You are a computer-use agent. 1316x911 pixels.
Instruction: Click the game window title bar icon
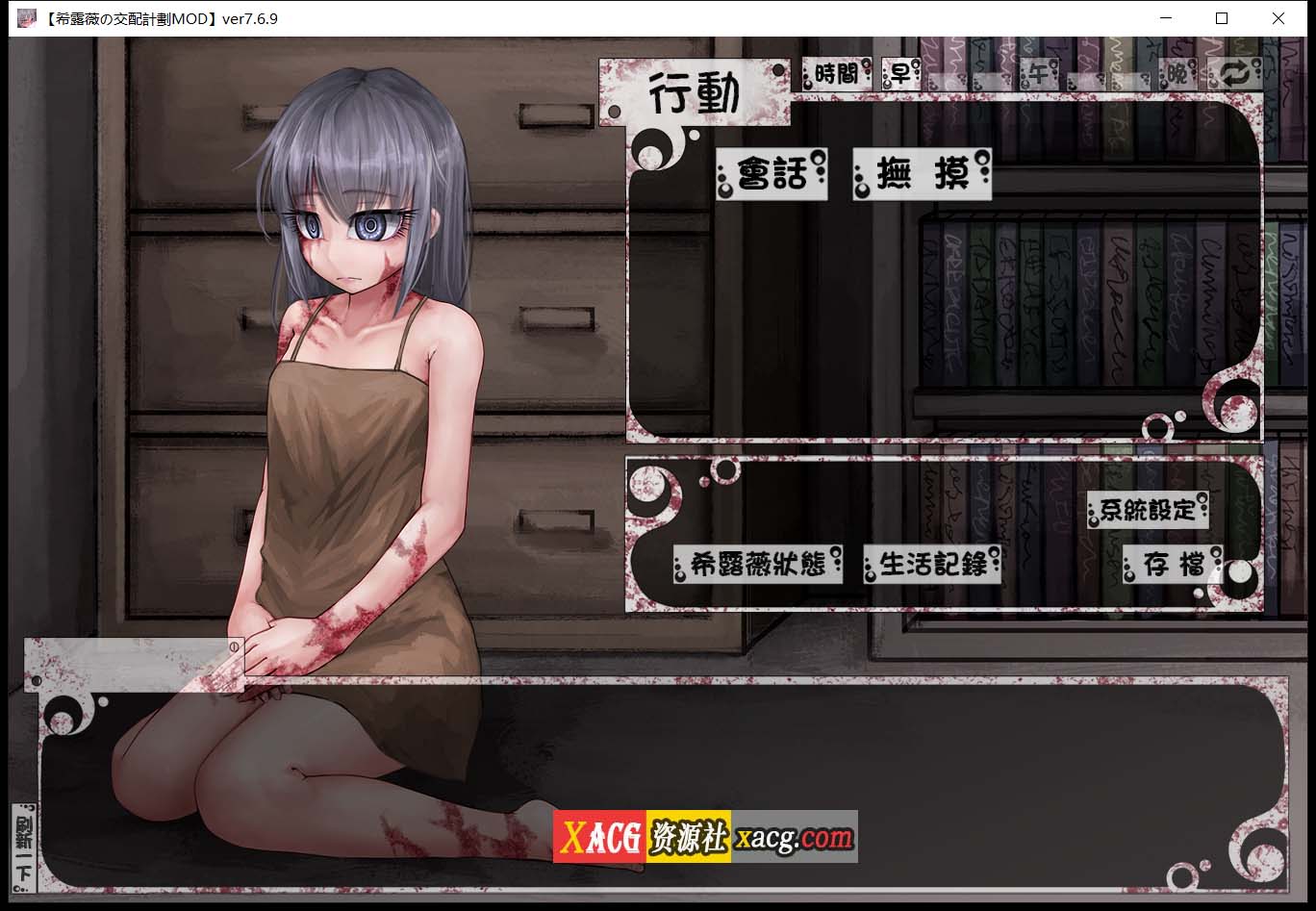click(x=25, y=17)
